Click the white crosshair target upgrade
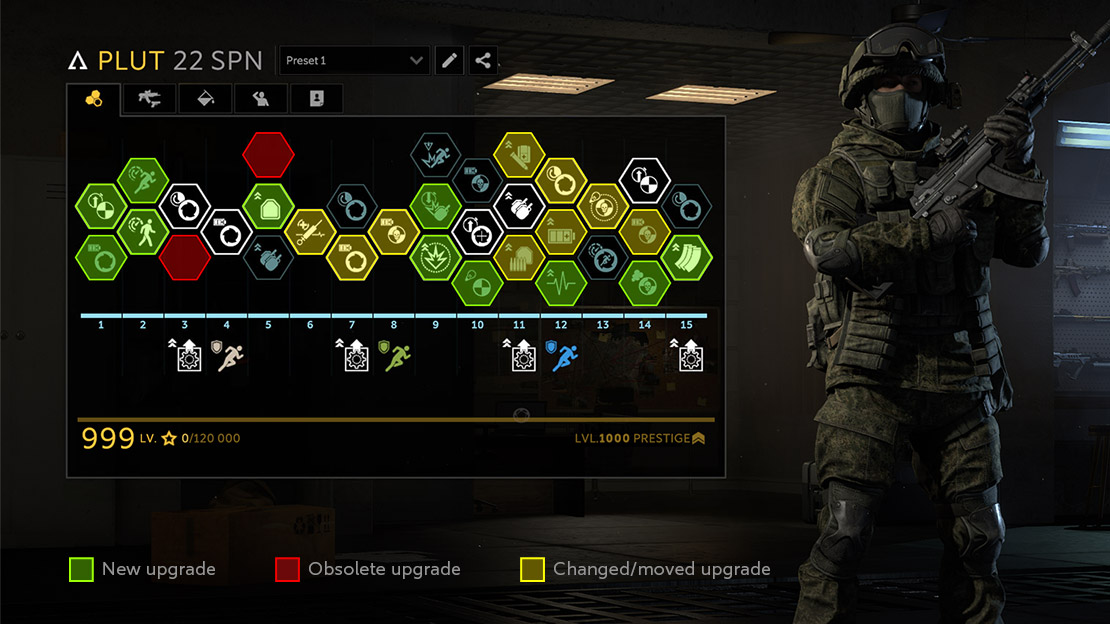The width and height of the screenshot is (1110, 624). (477, 233)
